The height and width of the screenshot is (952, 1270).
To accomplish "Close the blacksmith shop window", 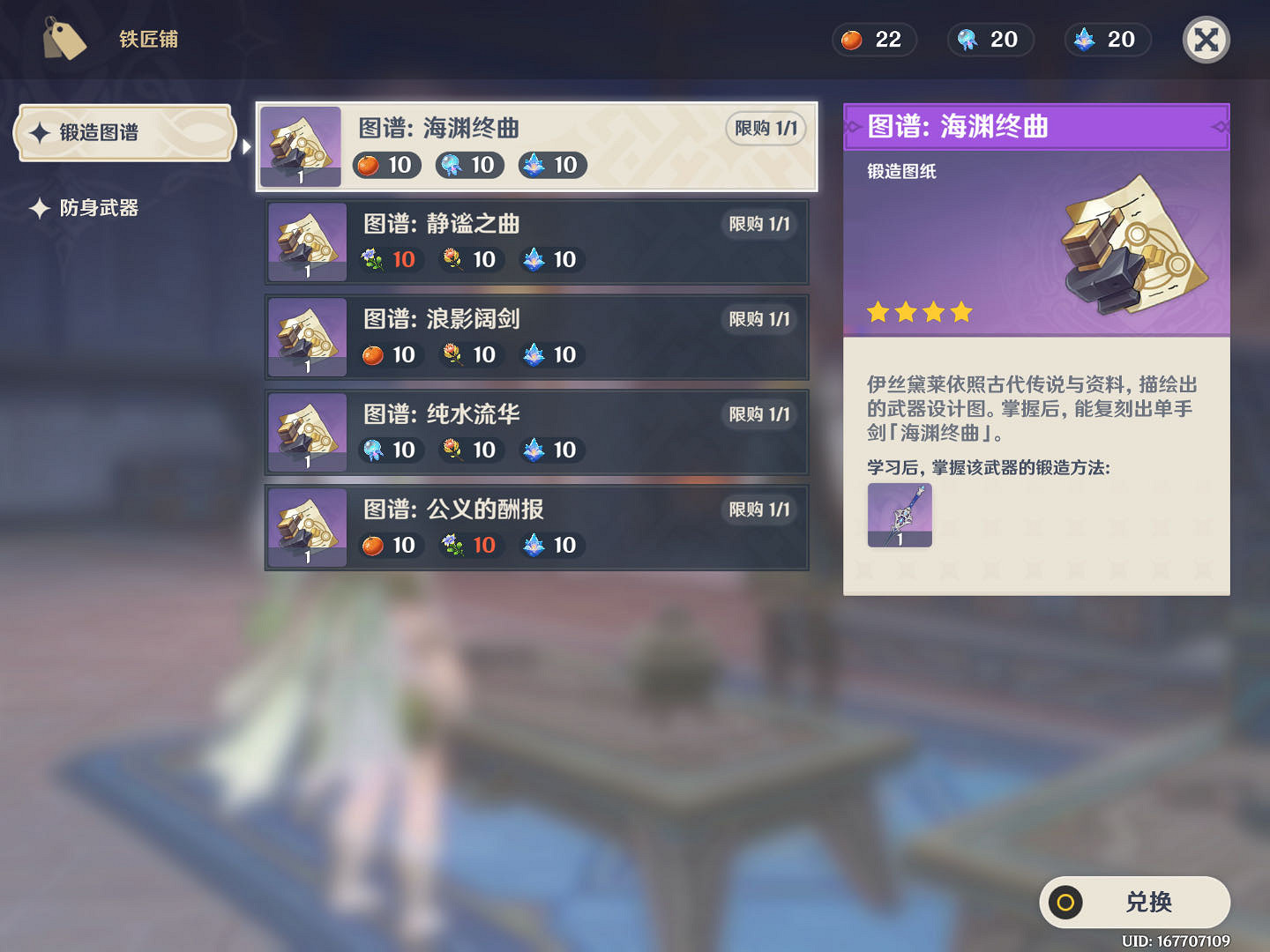I will click(1206, 39).
